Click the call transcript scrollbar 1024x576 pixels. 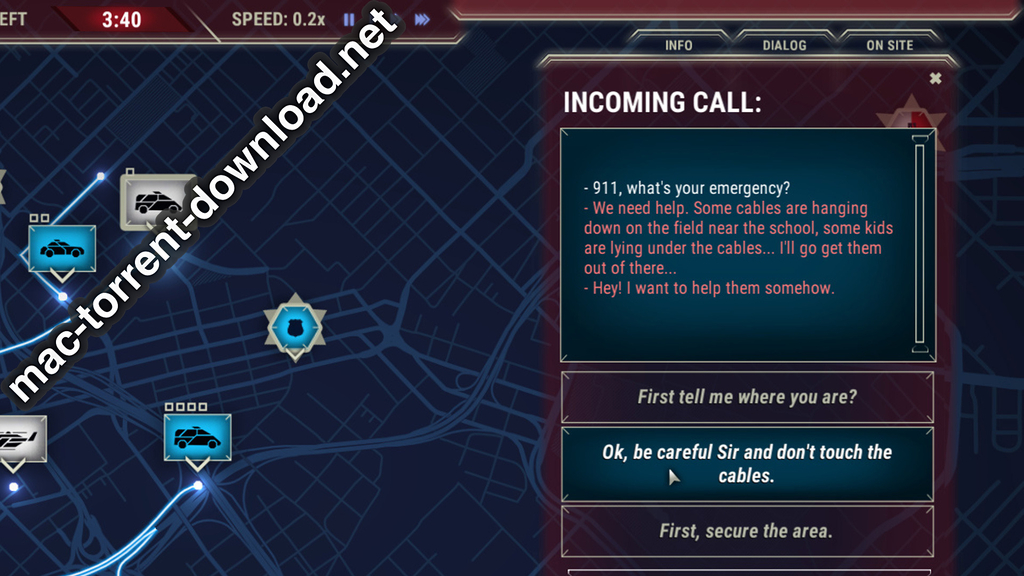[920, 245]
